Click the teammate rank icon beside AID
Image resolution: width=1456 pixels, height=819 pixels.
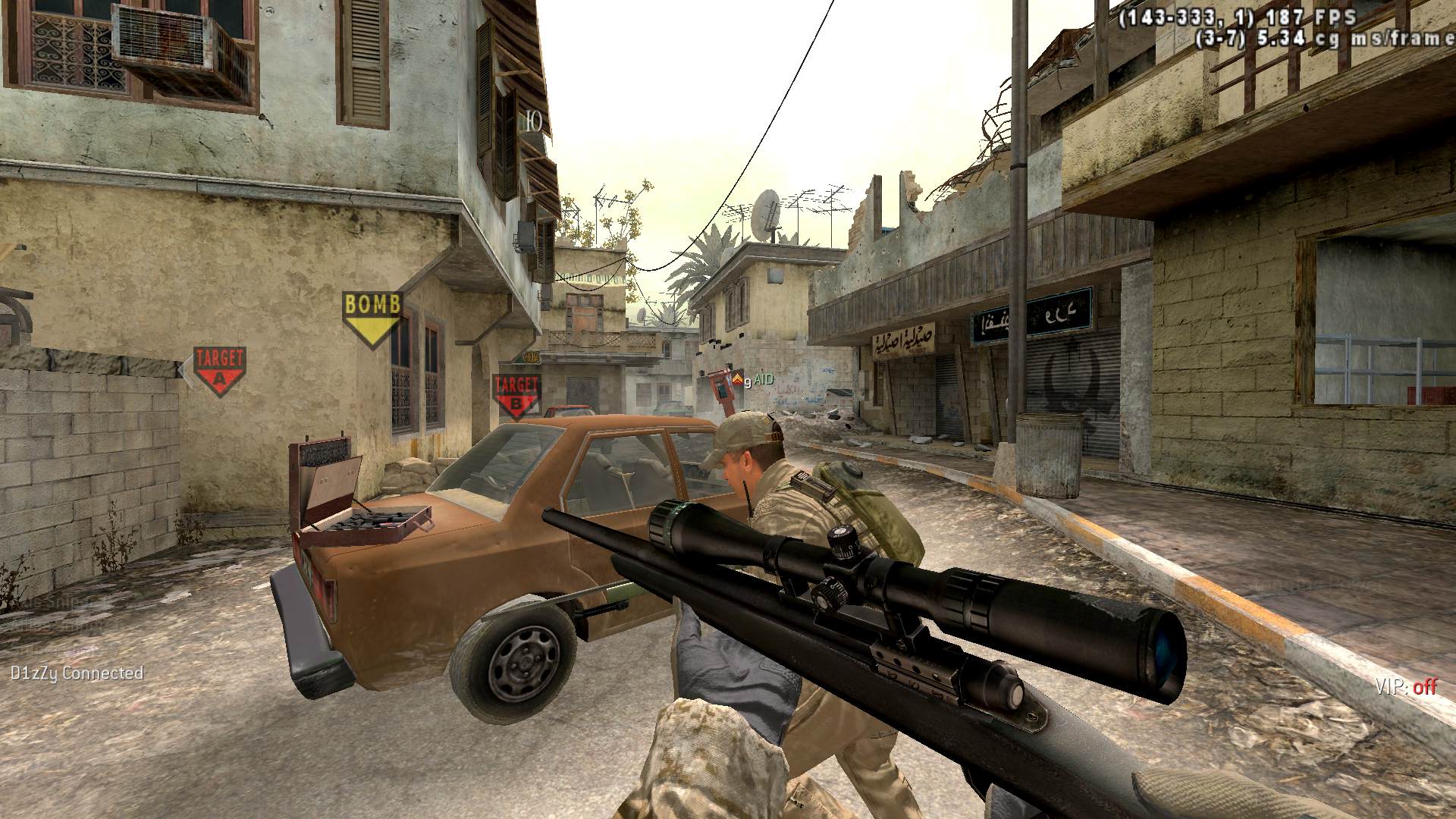coord(737,379)
